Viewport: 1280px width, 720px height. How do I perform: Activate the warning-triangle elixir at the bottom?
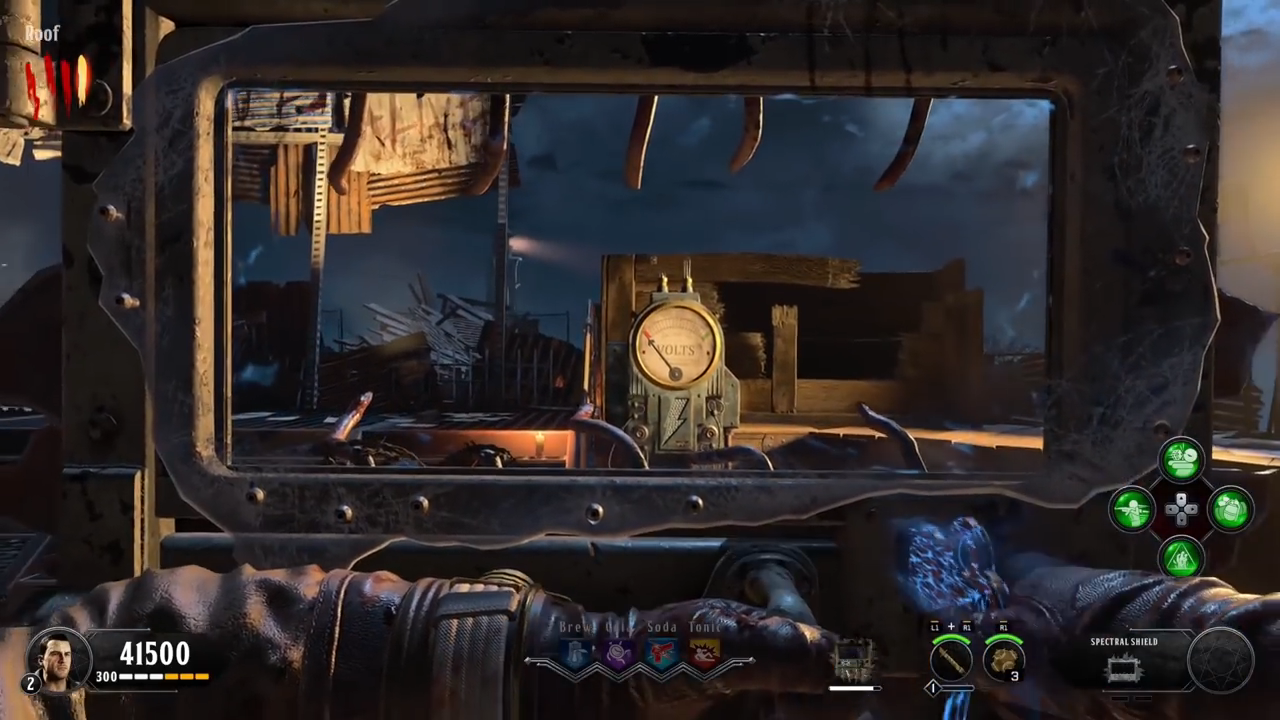1181,557
